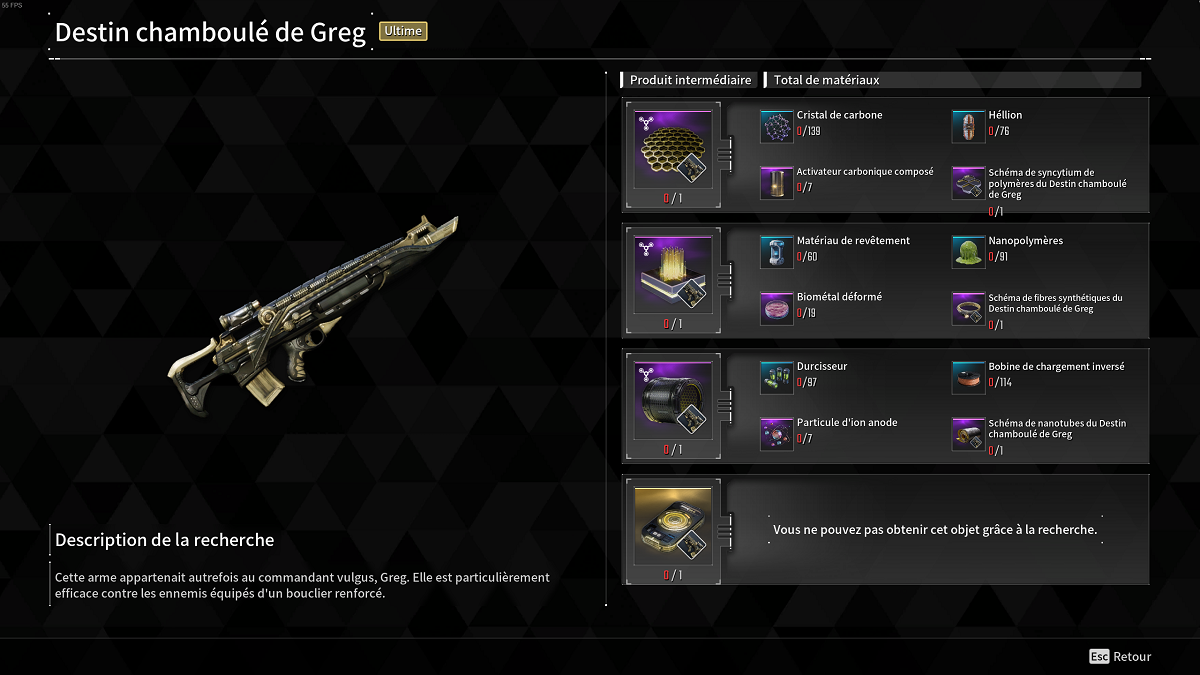The image size is (1200, 675).
Task: Click the Matériau de revêtement icon
Action: pos(777,253)
